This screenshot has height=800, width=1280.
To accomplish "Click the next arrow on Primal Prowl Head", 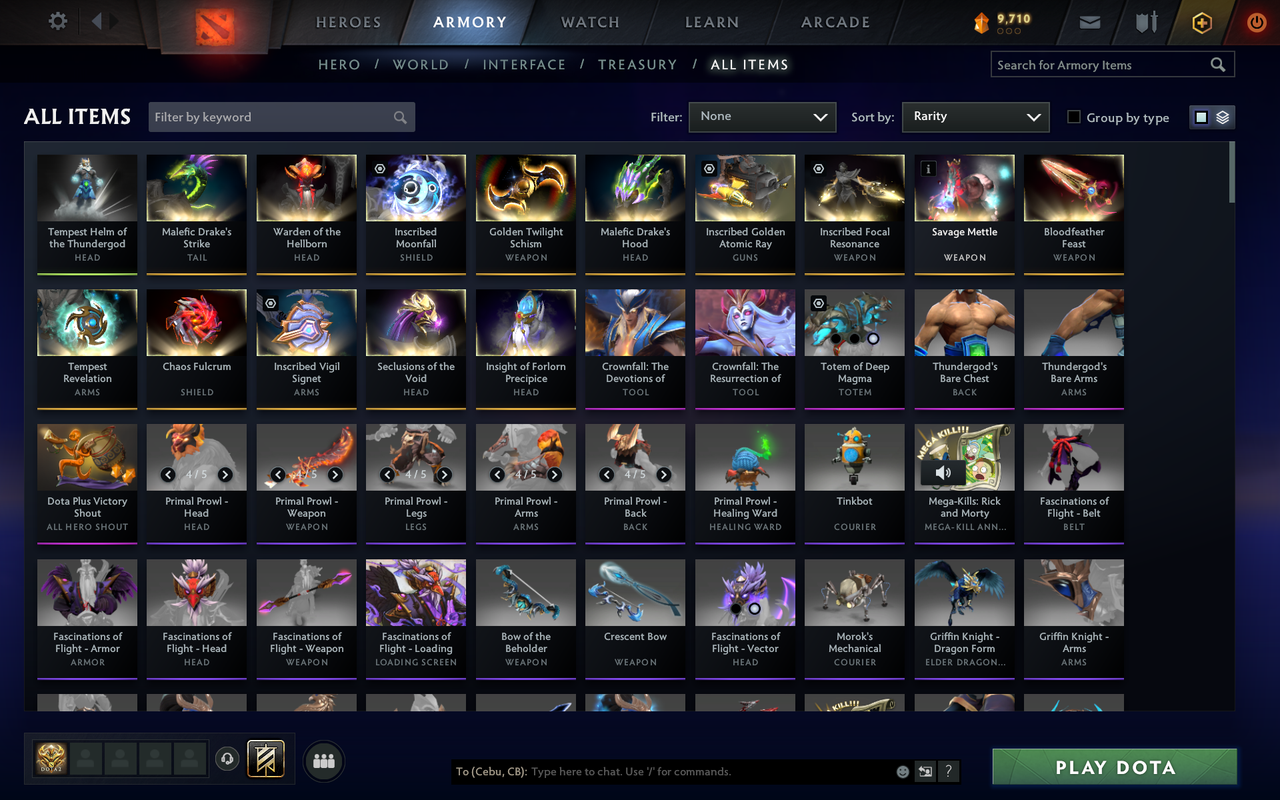I will pyautogui.click(x=225, y=475).
